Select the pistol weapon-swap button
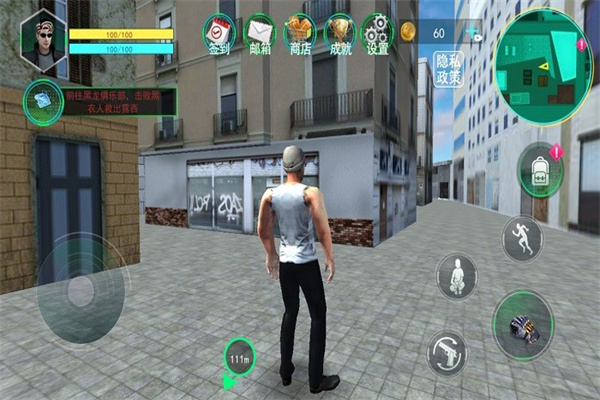Viewport: 600px width, 400px height. [x=447, y=351]
